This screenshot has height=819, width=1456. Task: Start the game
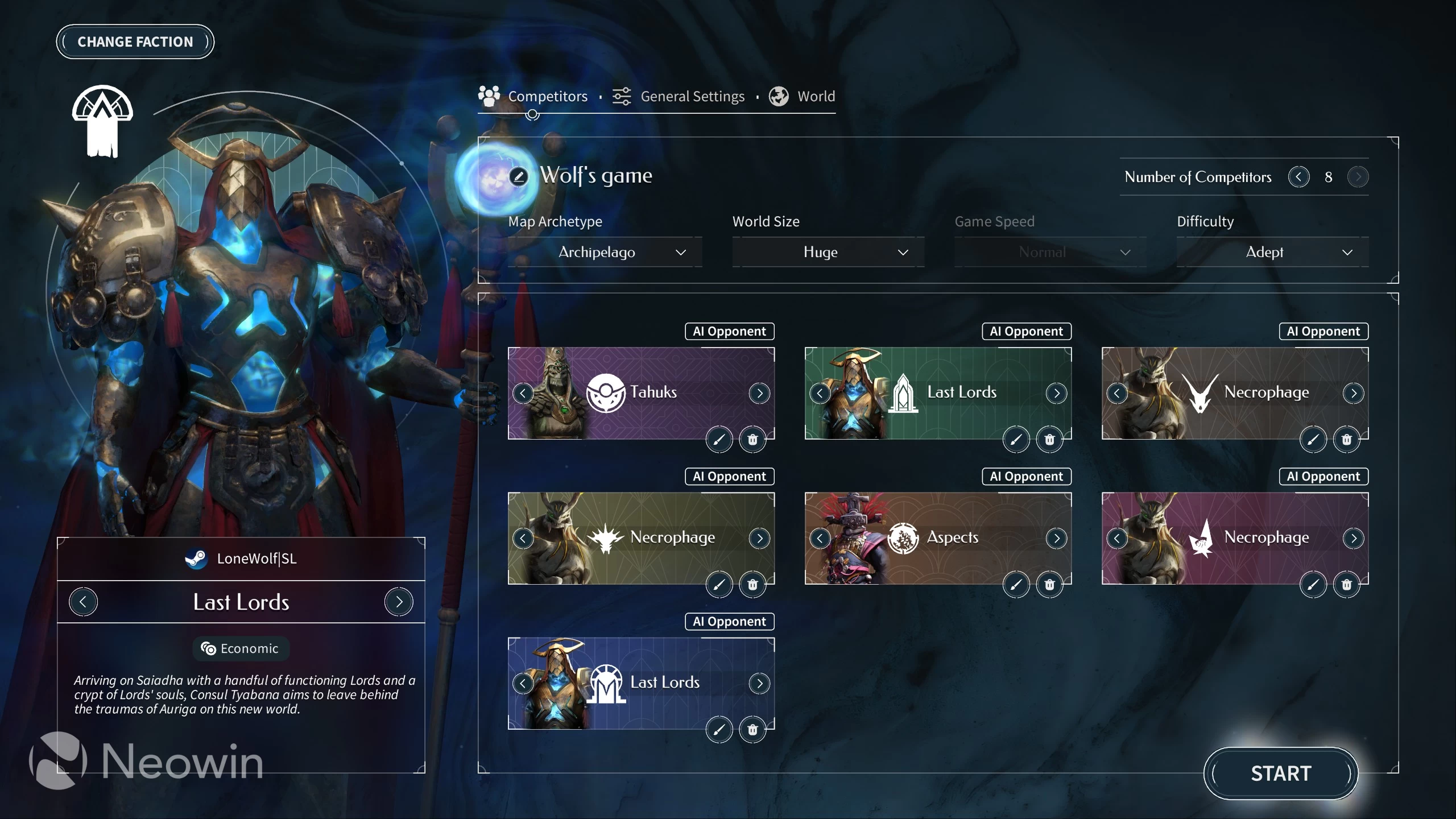click(1280, 773)
